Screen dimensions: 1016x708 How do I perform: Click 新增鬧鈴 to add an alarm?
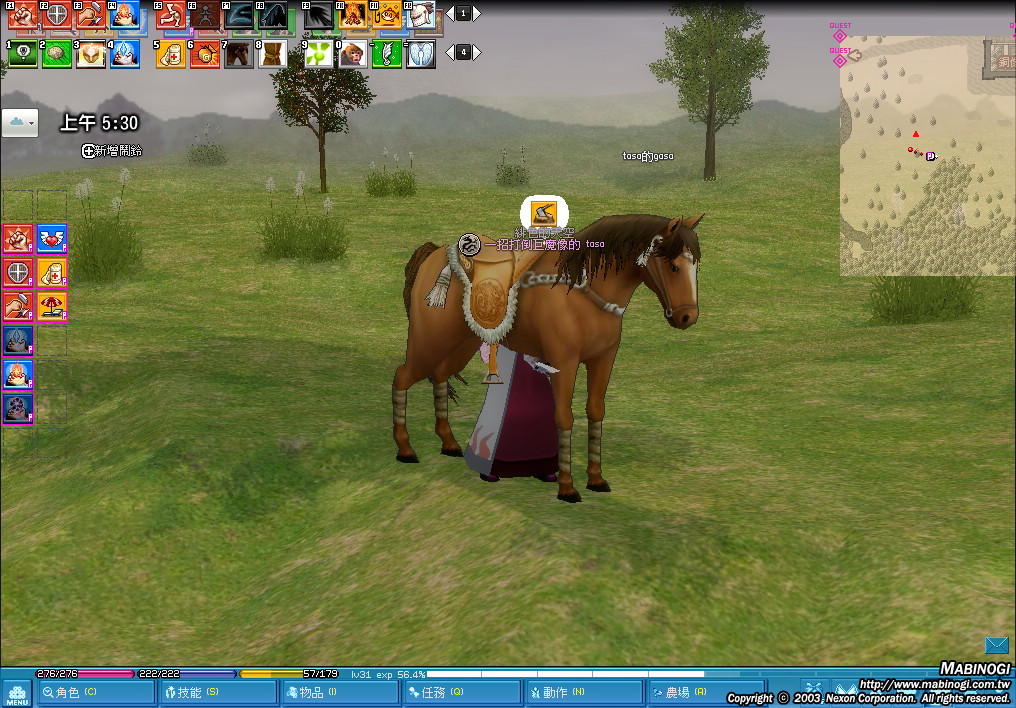[112, 151]
